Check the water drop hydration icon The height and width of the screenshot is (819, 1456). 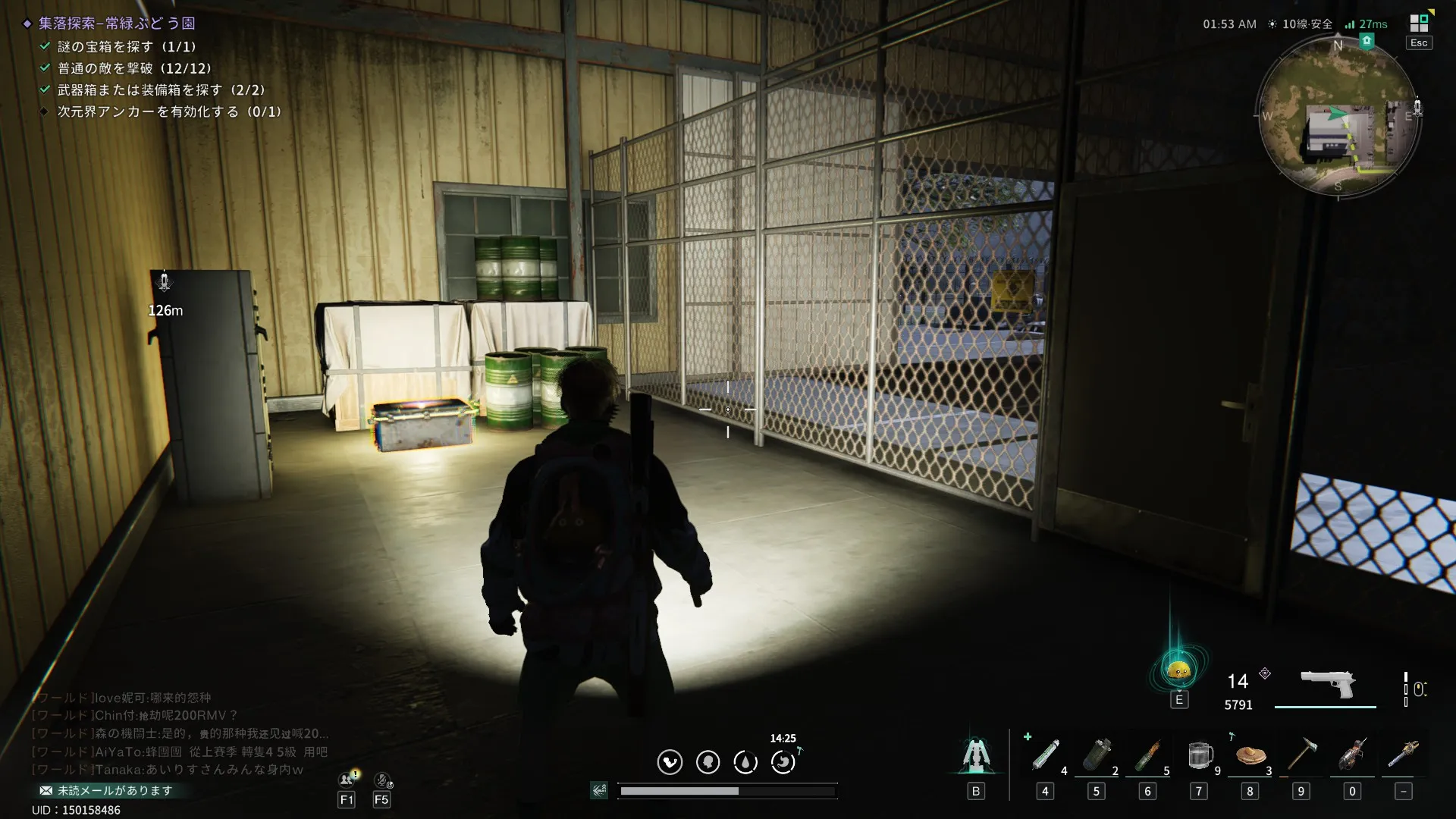click(x=745, y=761)
